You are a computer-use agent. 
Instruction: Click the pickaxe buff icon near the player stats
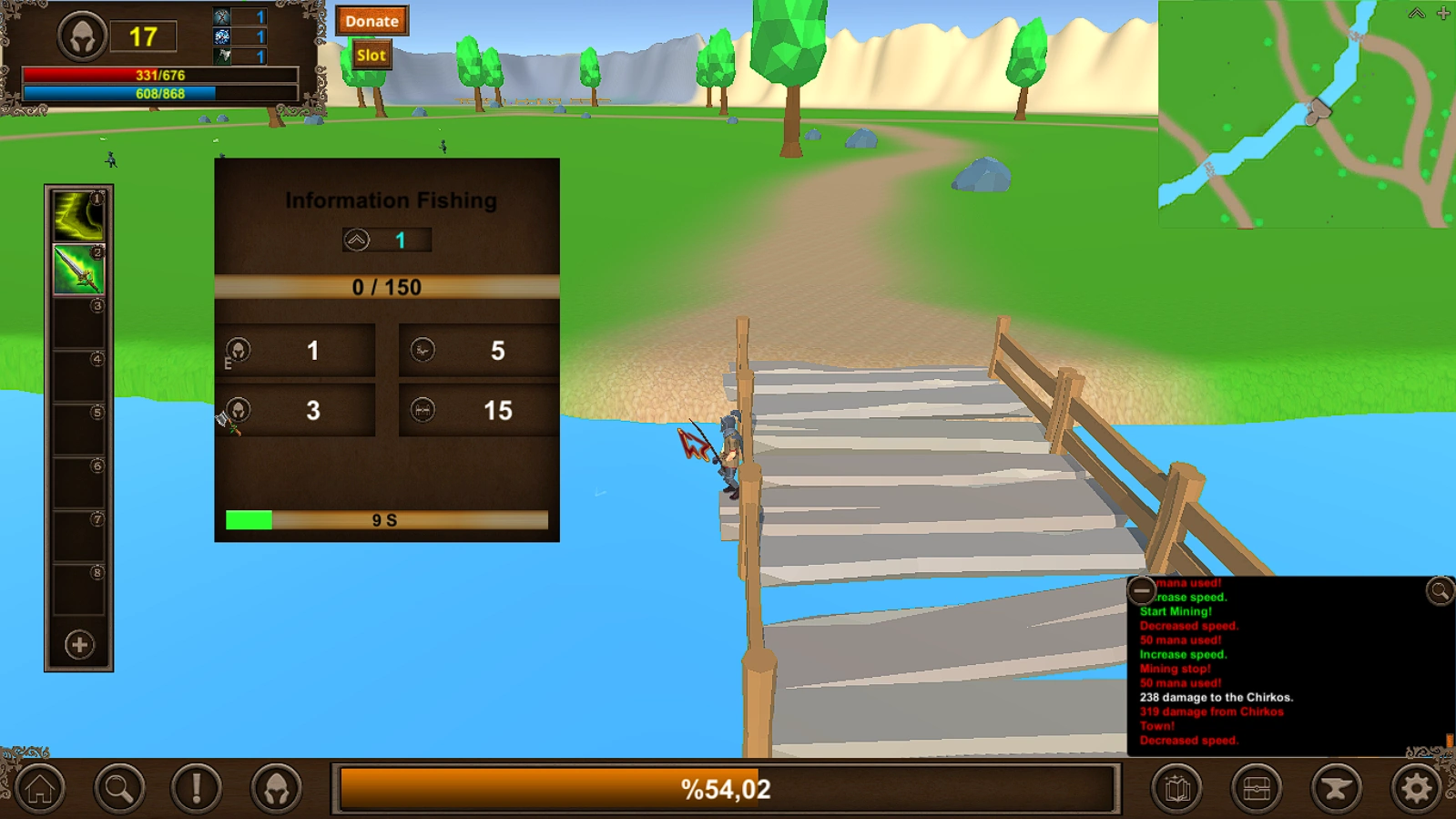(x=221, y=16)
